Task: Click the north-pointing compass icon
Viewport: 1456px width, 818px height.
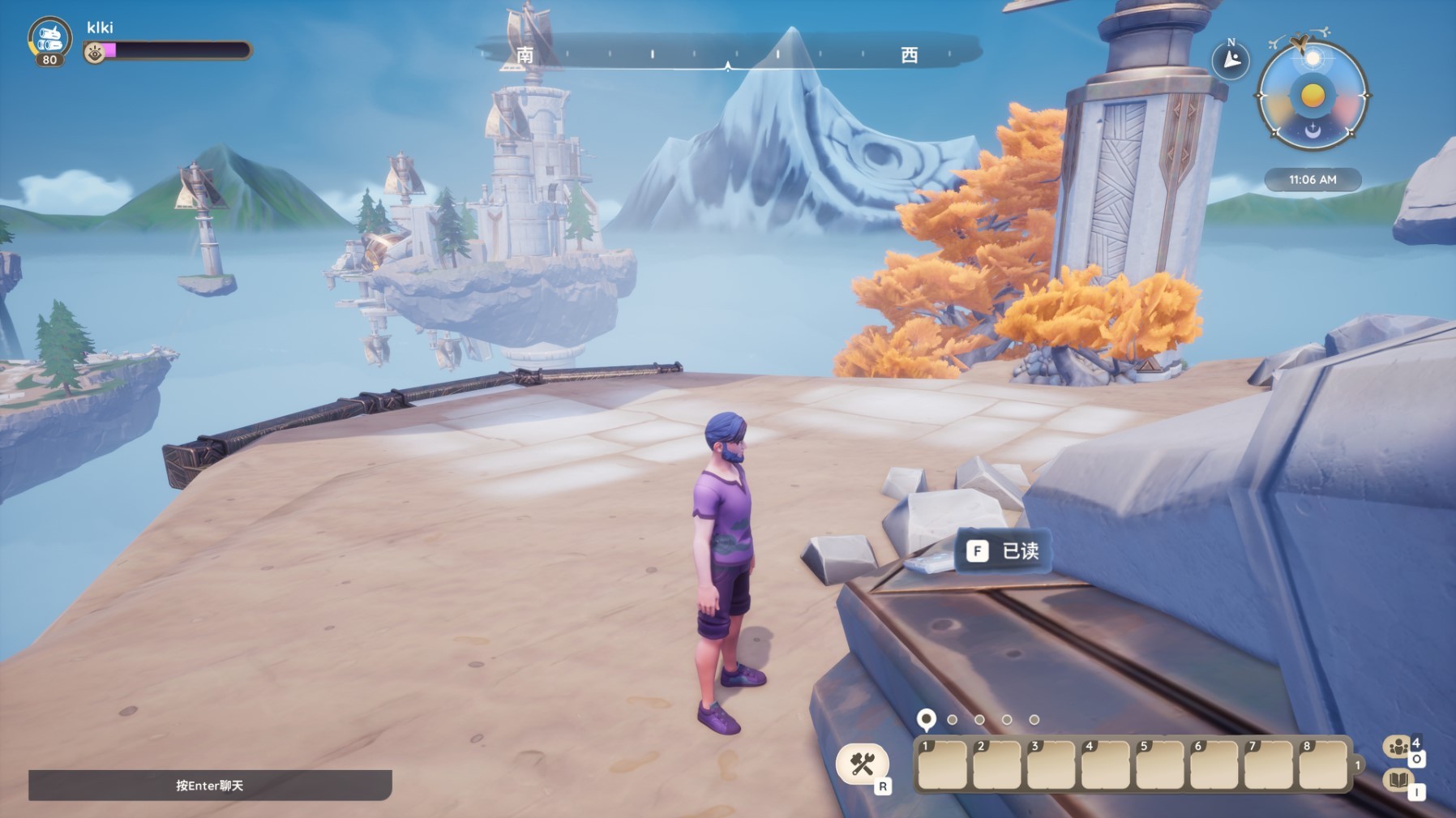Action: coord(1231,60)
